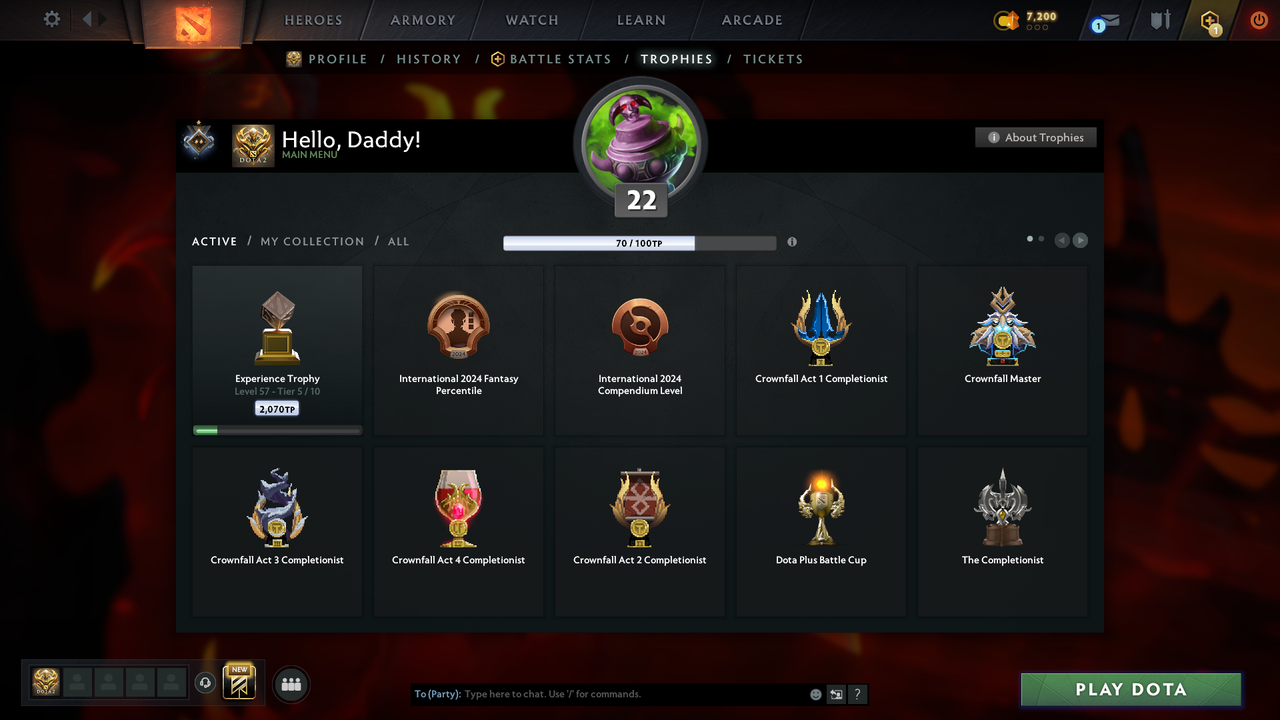Open the friends list icon near the chat
Viewport: 1280px width, 720px height.
pyautogui.click(x=290, y=684)
